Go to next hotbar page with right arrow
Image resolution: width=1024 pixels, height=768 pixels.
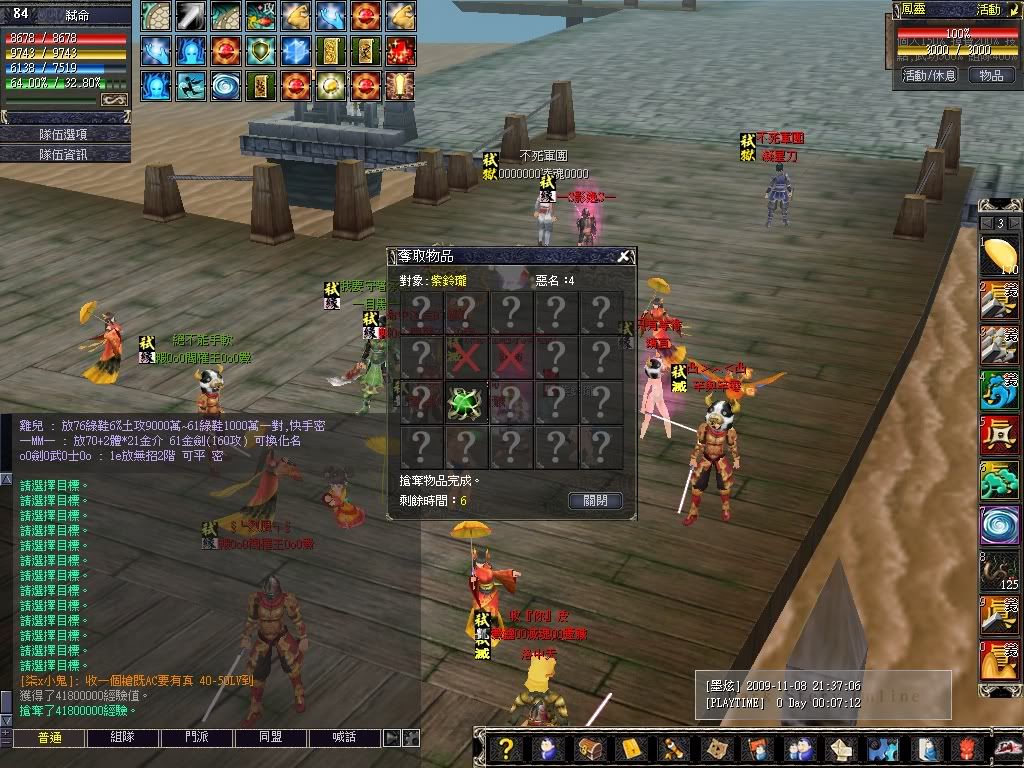[x=1015, y=223]
